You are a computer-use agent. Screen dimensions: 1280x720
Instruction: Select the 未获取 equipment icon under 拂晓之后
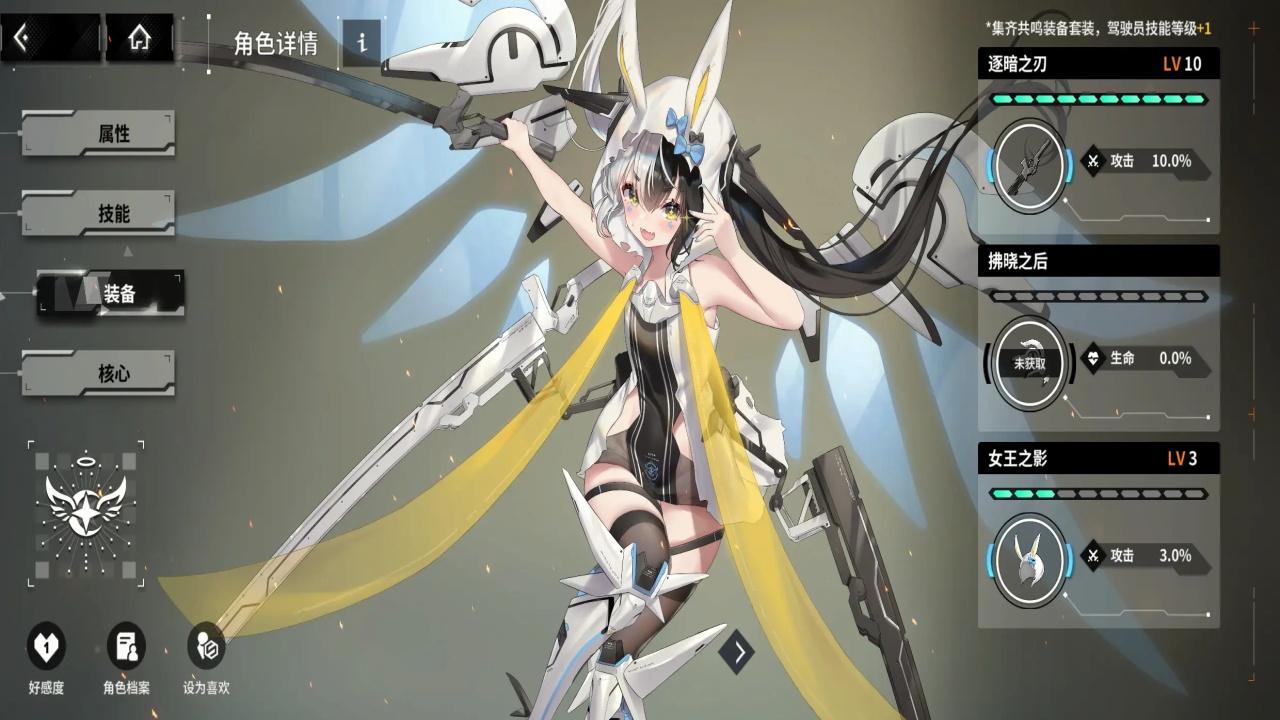click(x=1029, y=363)
